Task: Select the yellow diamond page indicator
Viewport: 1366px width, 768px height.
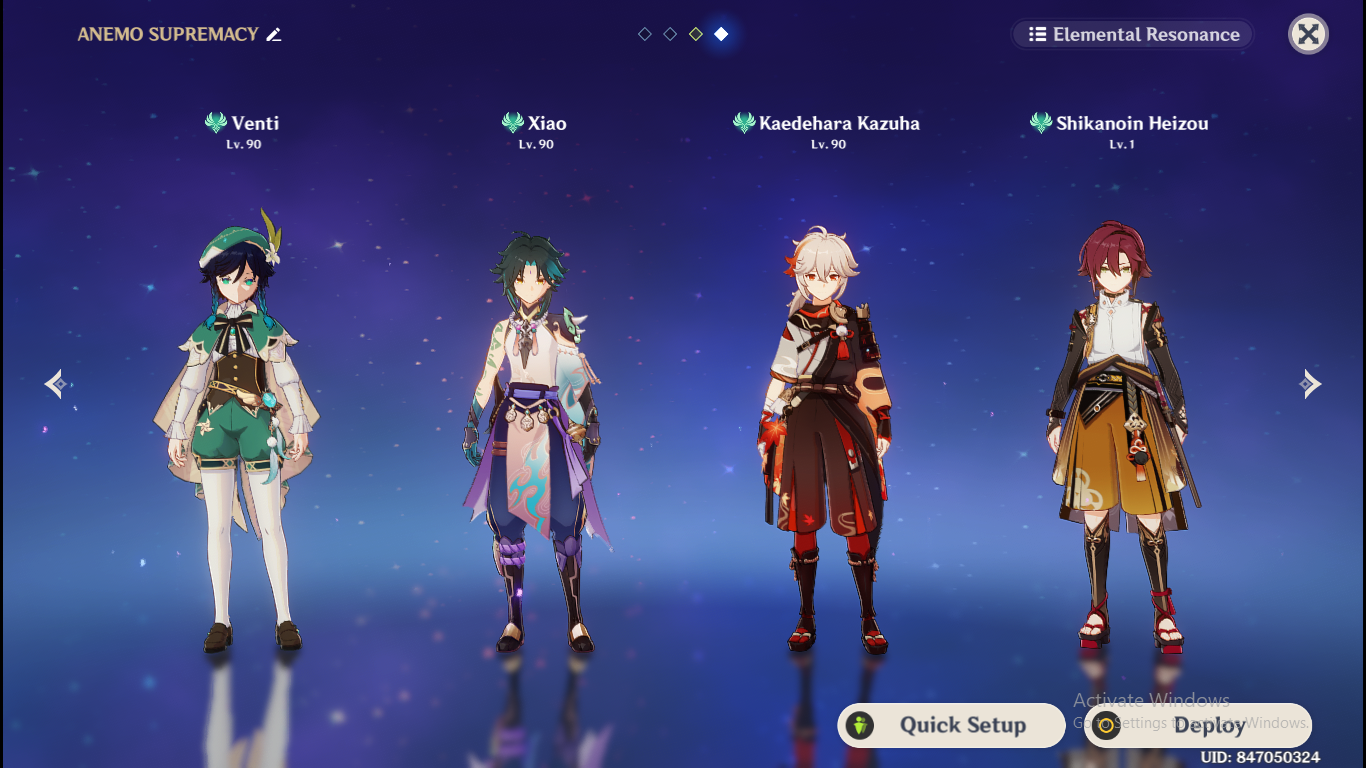Action: coord(695,33)
